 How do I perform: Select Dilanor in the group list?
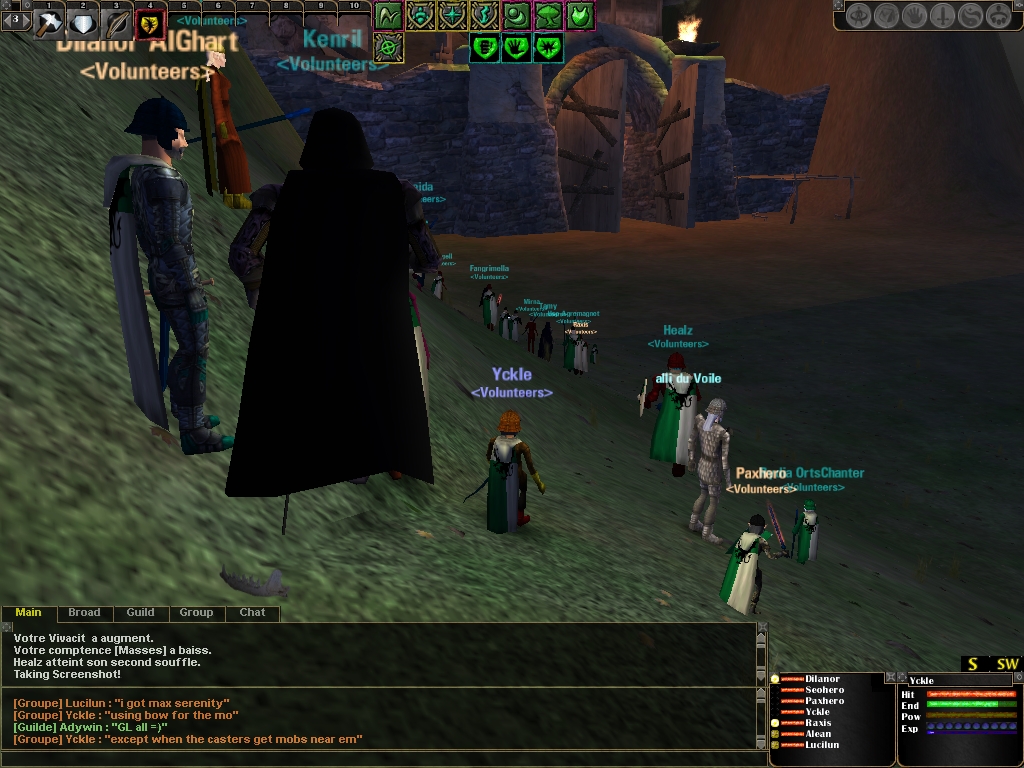pyautogui.click(x=822, y=679)
